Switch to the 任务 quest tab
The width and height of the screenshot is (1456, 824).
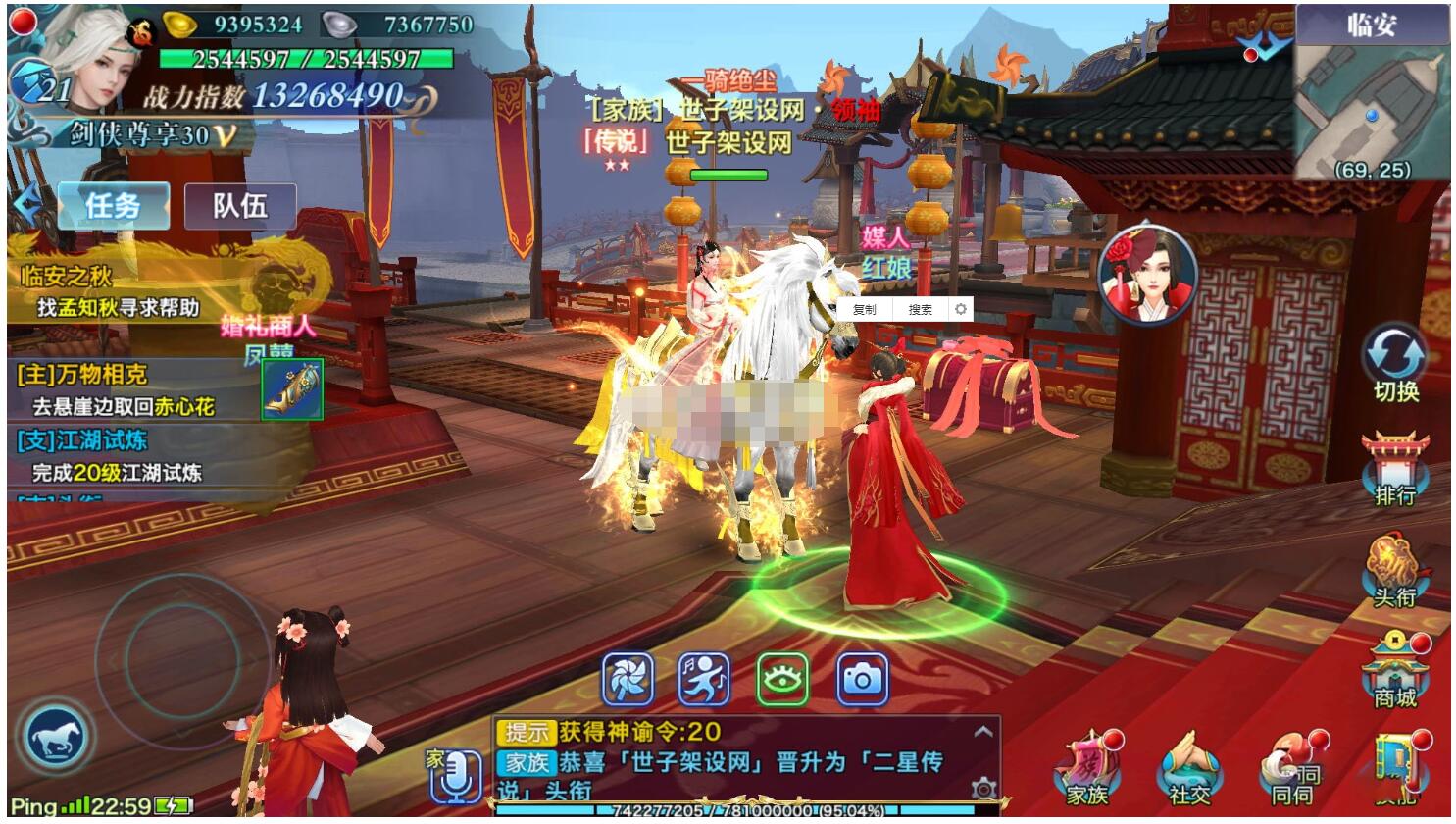pos(113,206)
